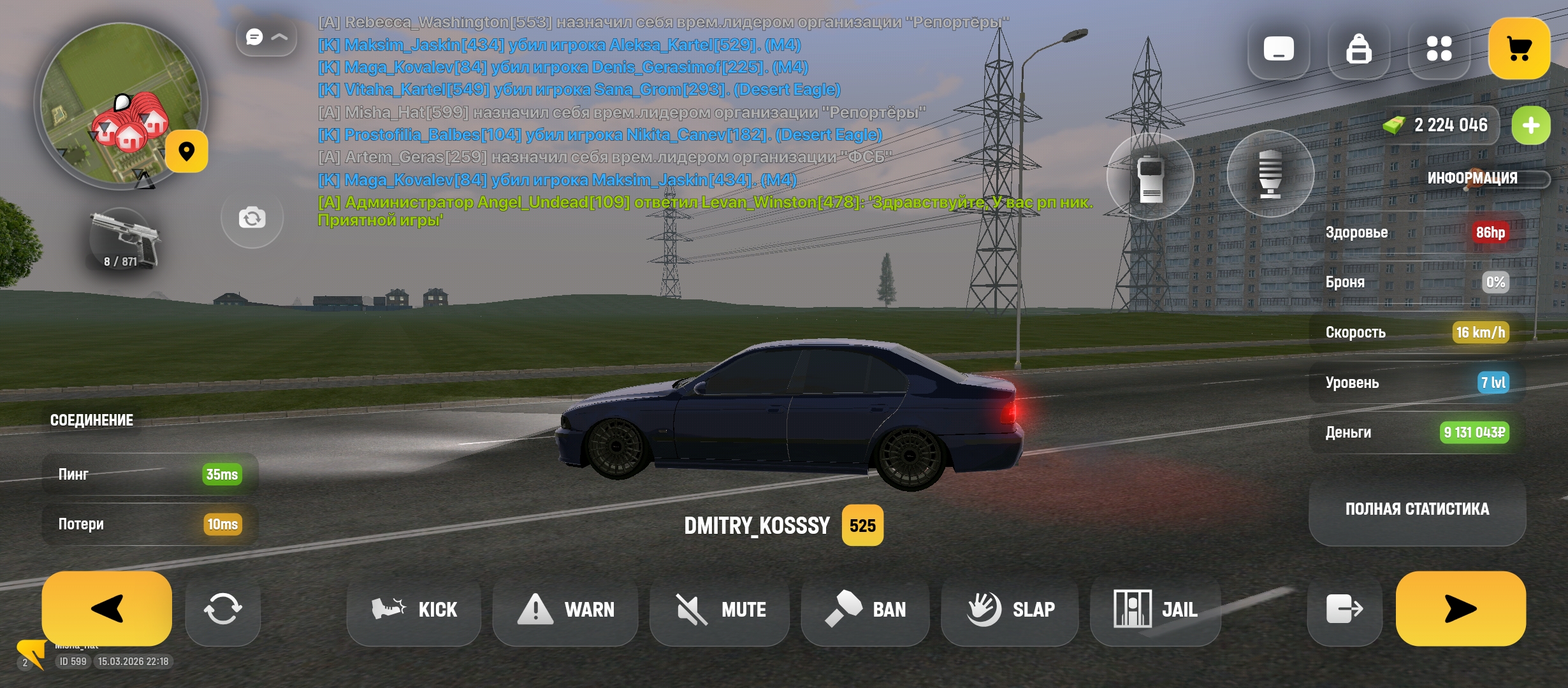
Task: Open the shop via the cart button
Action: (x=1519, y=49)
